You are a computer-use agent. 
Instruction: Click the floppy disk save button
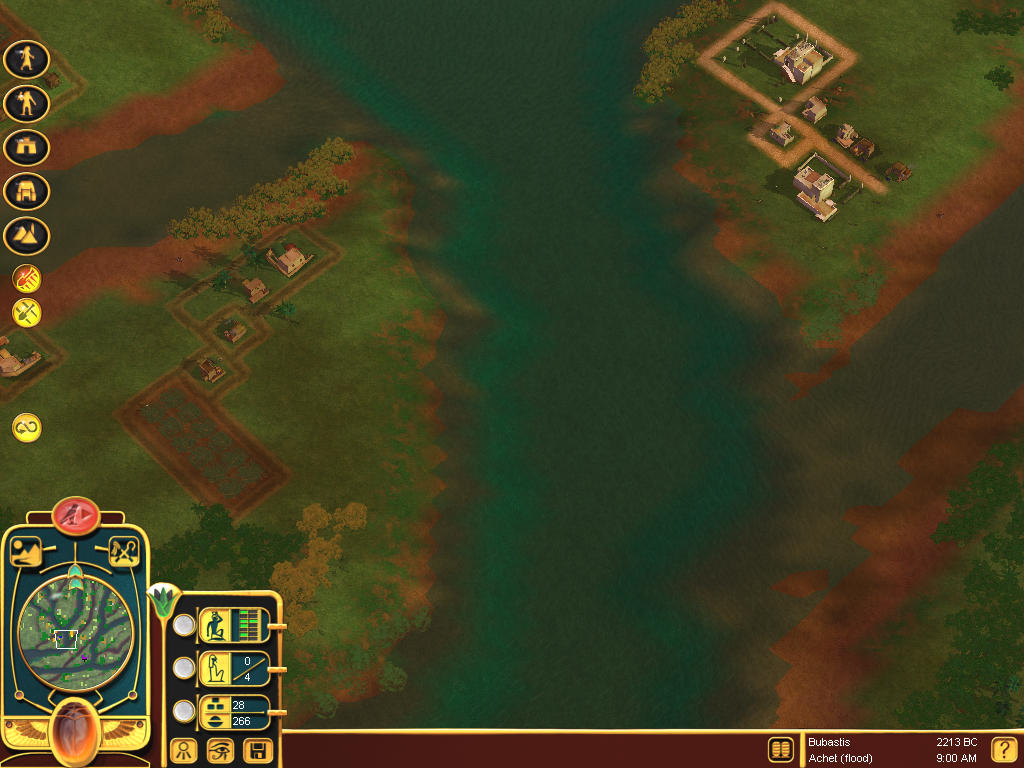coord(257,750)
